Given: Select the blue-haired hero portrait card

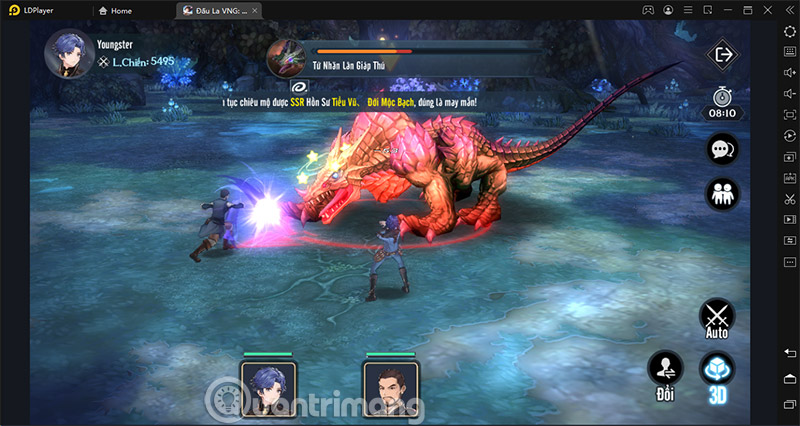Looking at the screenshot, I should point(267,387).
